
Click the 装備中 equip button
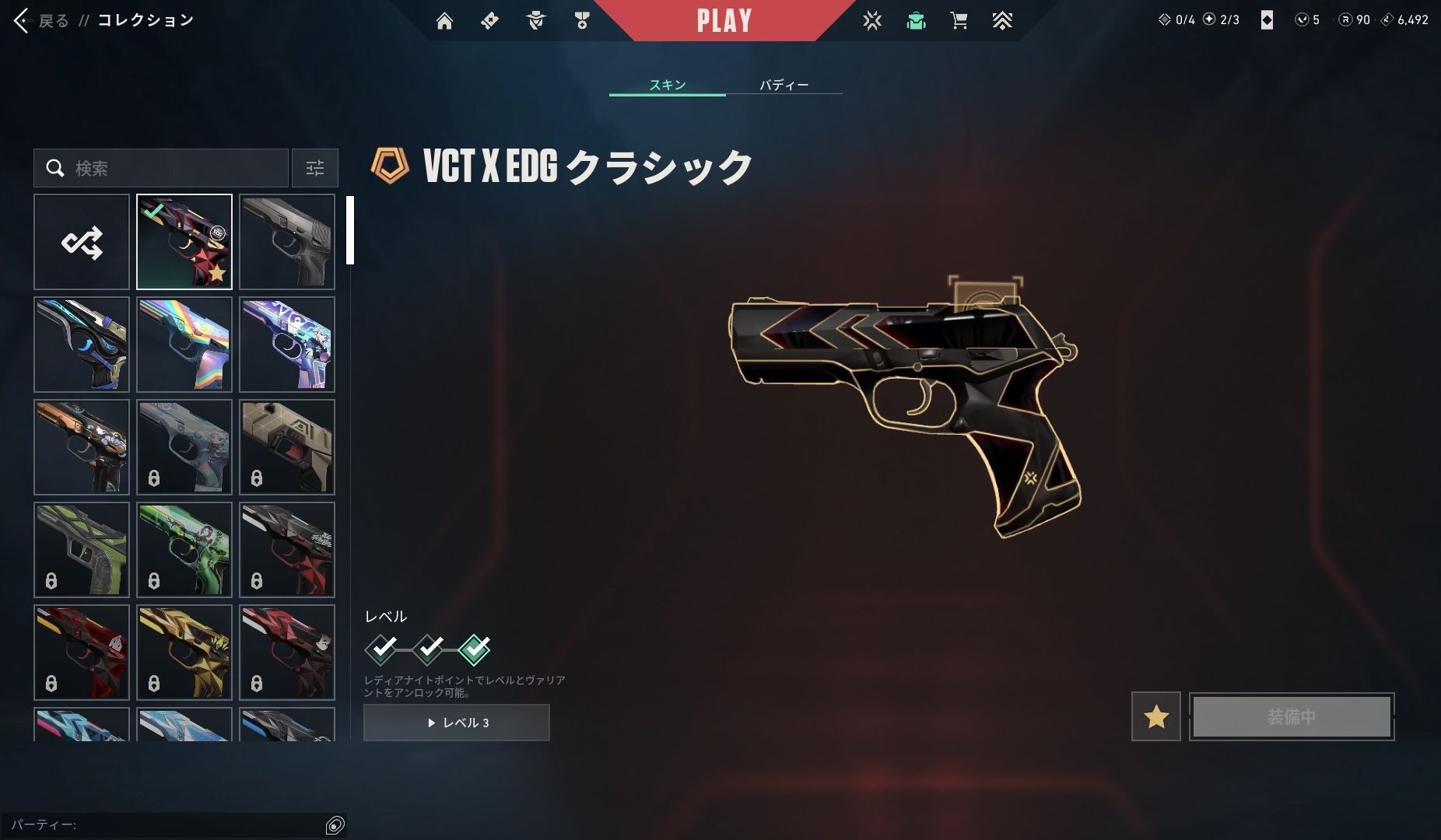(x=1292, y=716)
